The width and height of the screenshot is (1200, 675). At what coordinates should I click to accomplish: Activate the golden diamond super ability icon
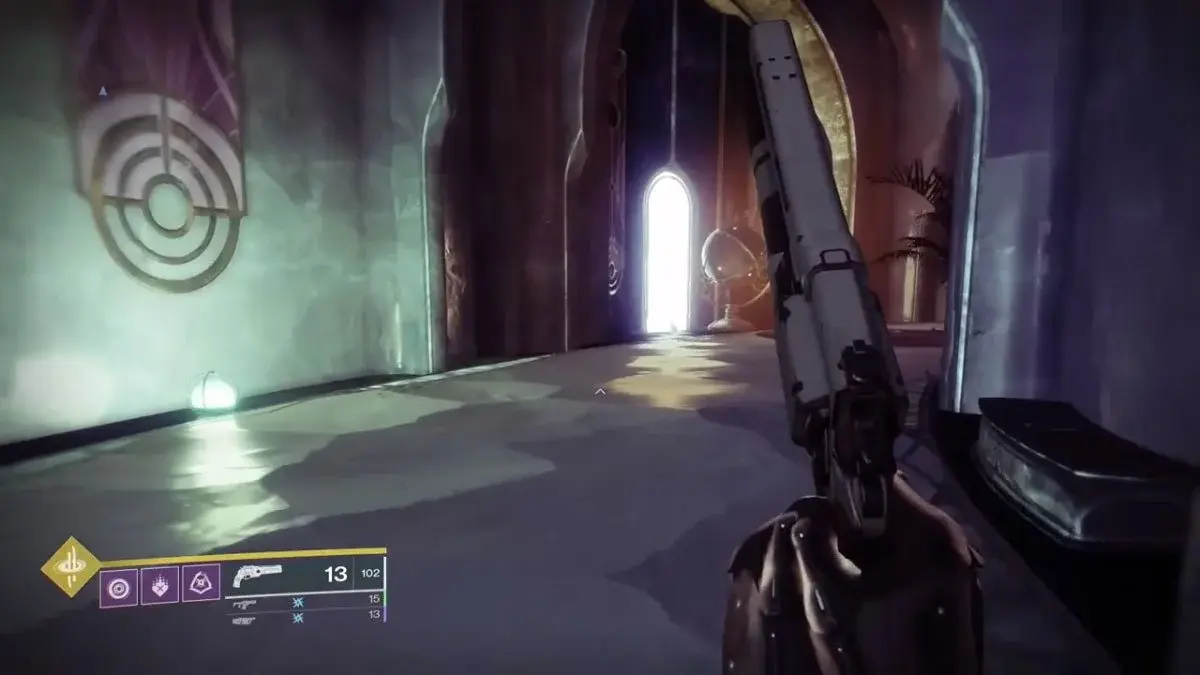[70, 567]
